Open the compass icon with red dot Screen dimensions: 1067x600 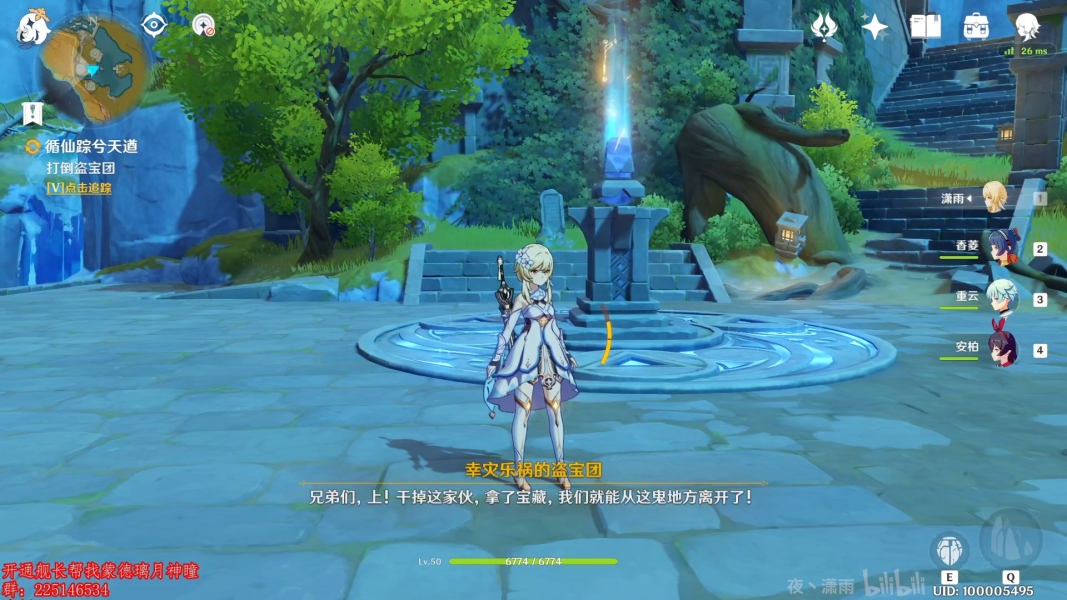coord(204,25)
